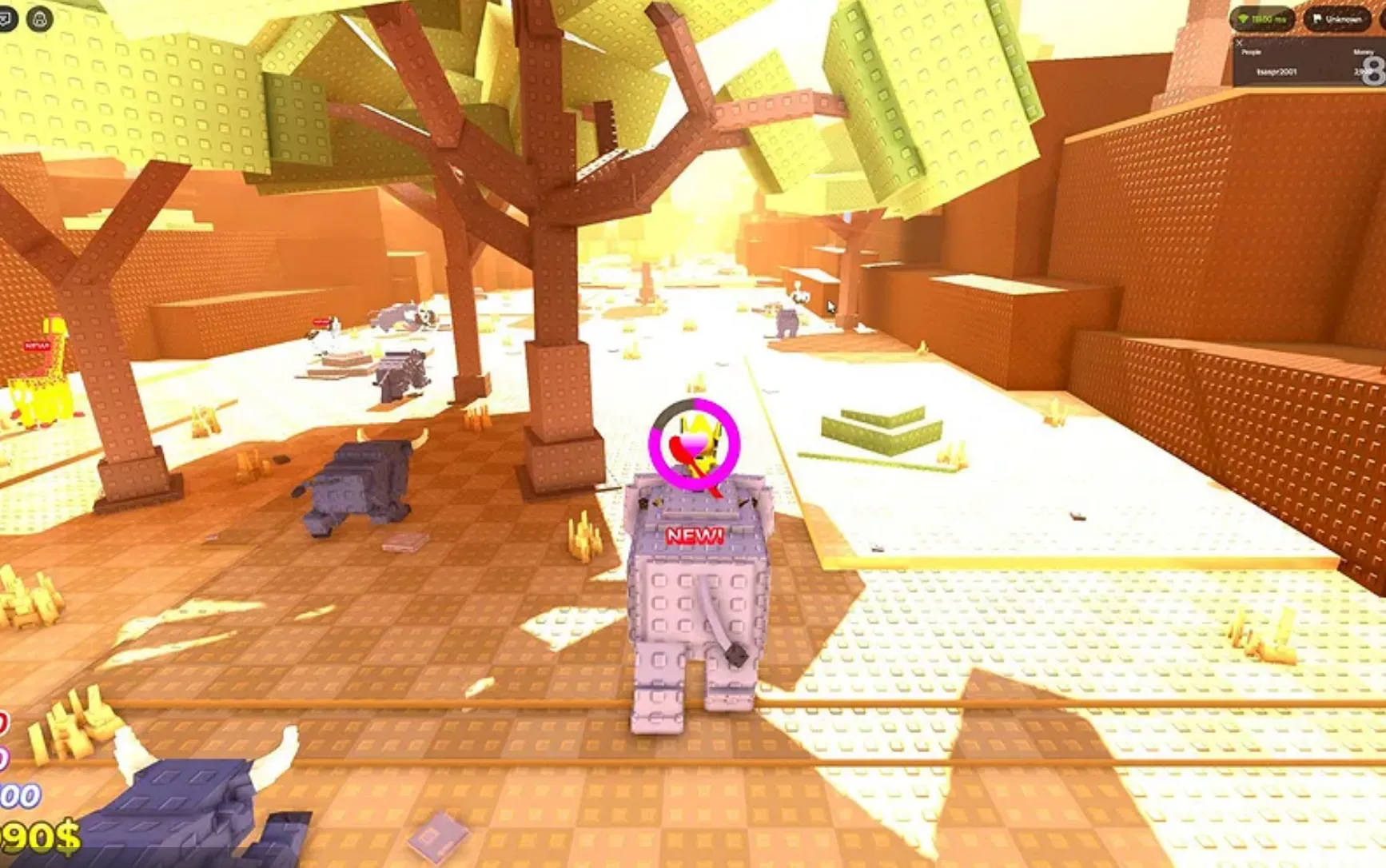Image resolution: width=1386 pixels, height=868 pixels.
Task: Close the People leaderboard panel
Action: point(1240,42)
